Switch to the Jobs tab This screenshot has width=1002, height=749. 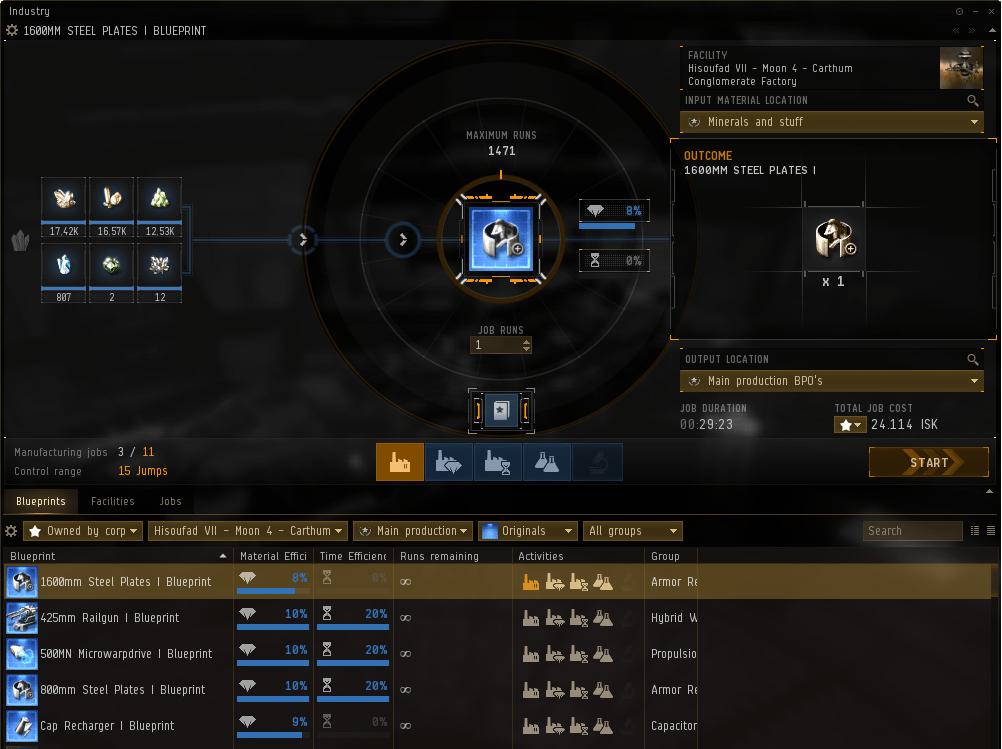tap(171, 501)
